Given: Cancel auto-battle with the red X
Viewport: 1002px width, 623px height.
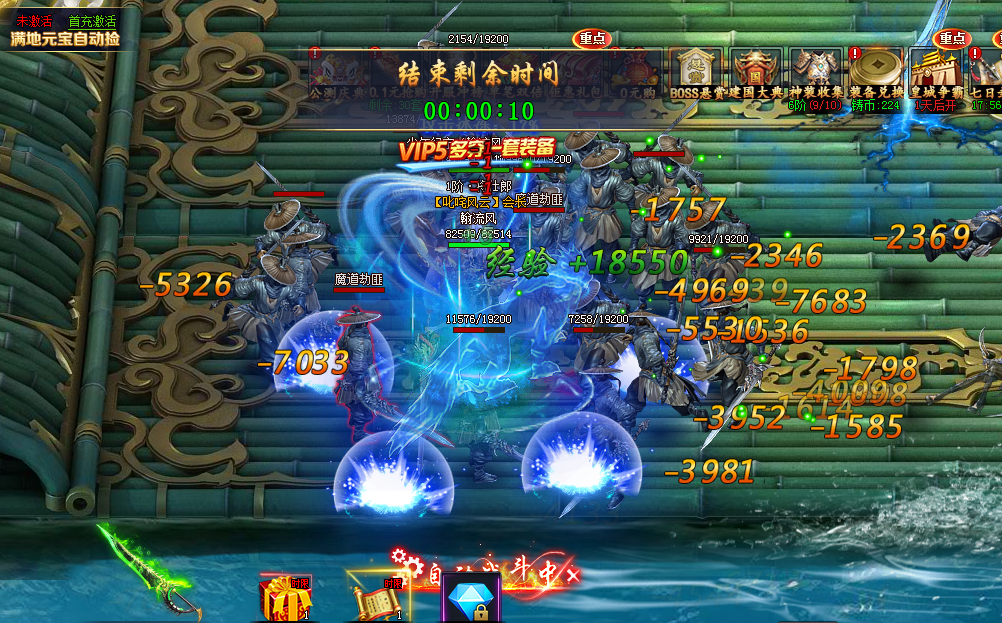Looking at the screenshot, I should [x=572, y=574].
